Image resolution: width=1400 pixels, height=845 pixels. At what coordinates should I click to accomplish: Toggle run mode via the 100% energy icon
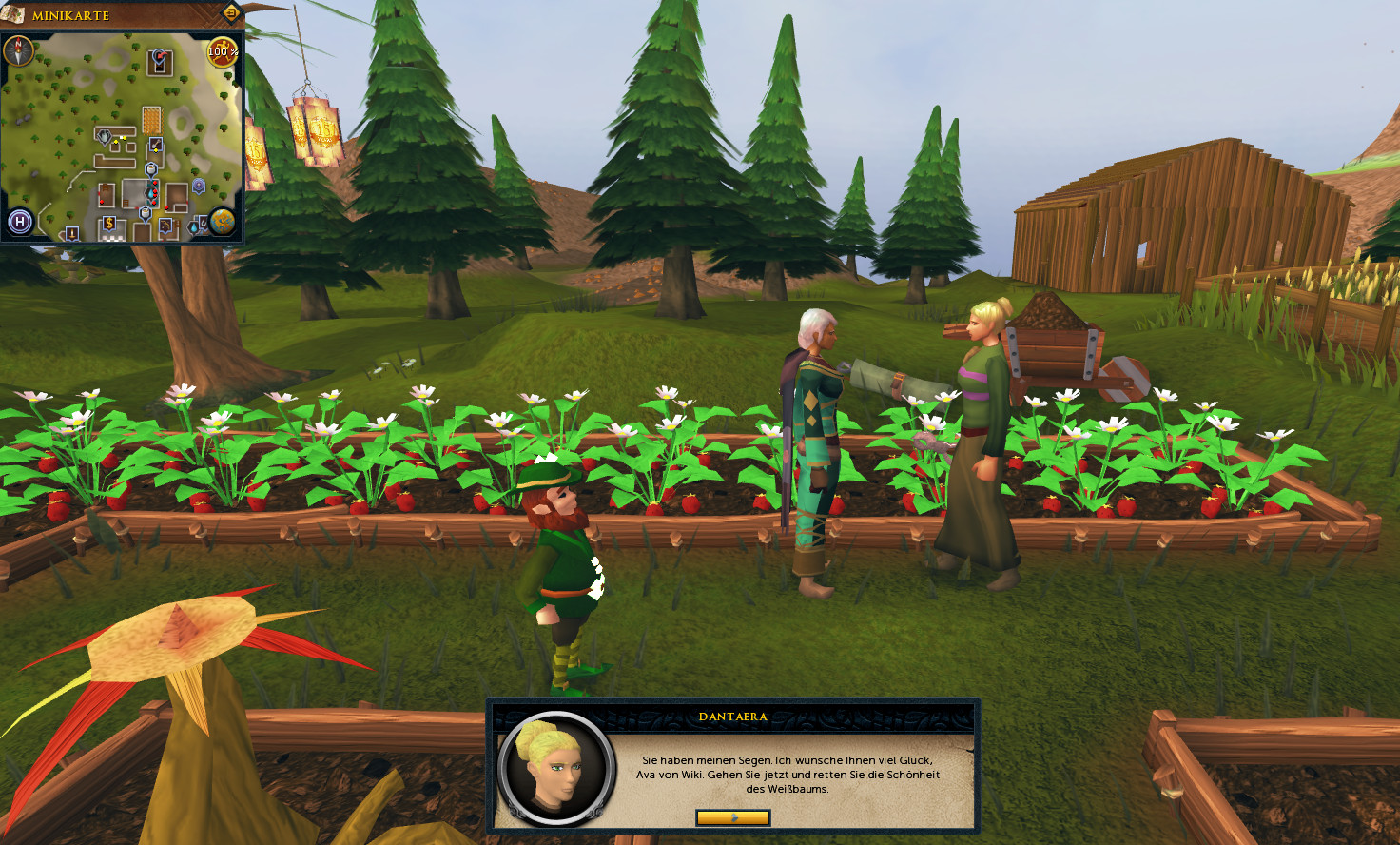click(222, 51)
